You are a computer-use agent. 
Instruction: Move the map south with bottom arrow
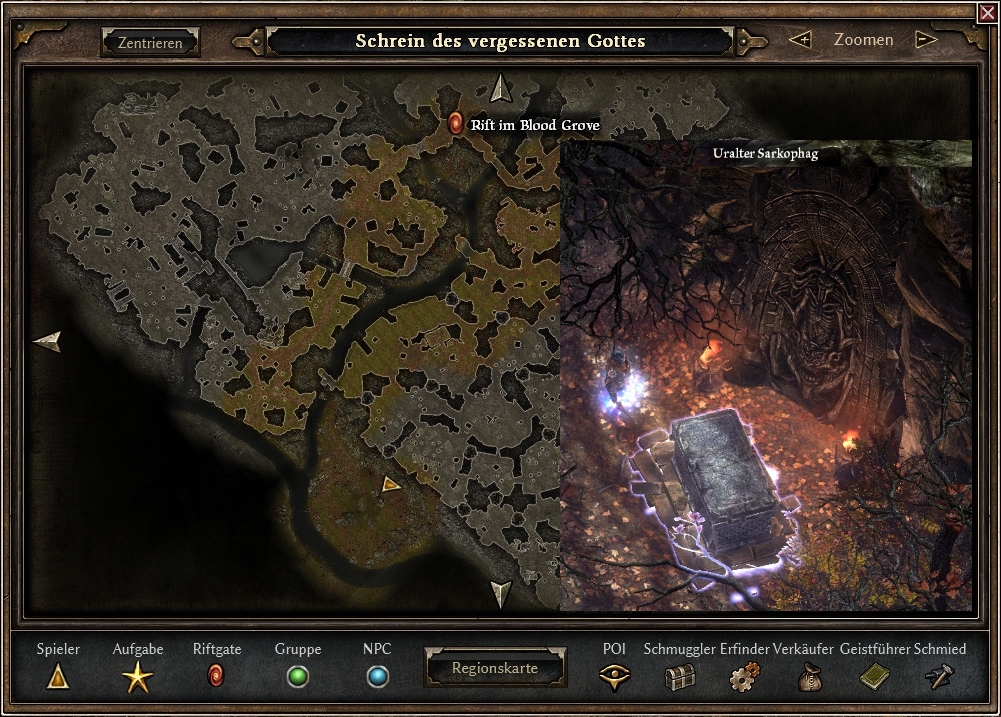(501, 593)
